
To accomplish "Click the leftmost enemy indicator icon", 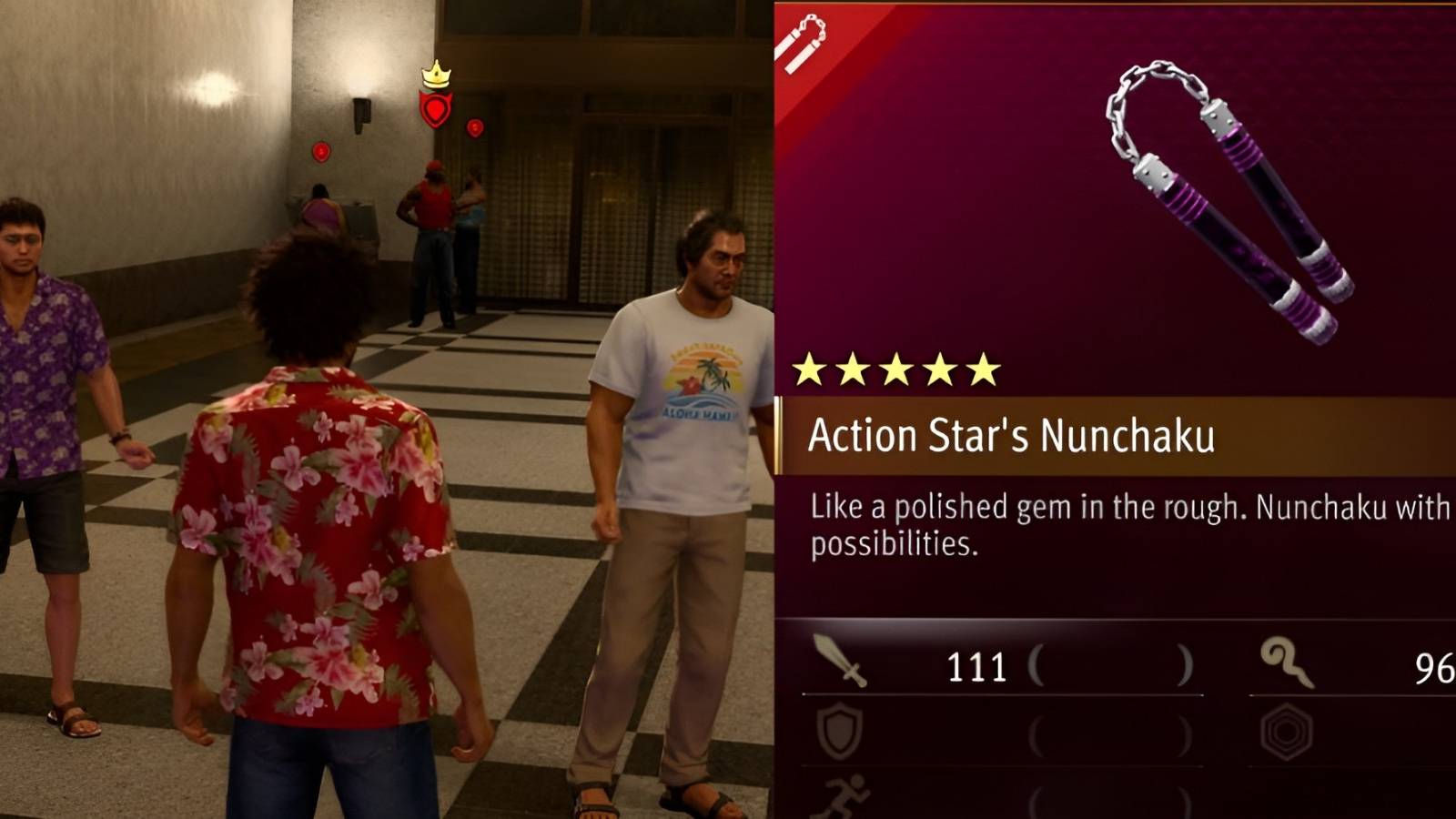I will pos(320,150).
